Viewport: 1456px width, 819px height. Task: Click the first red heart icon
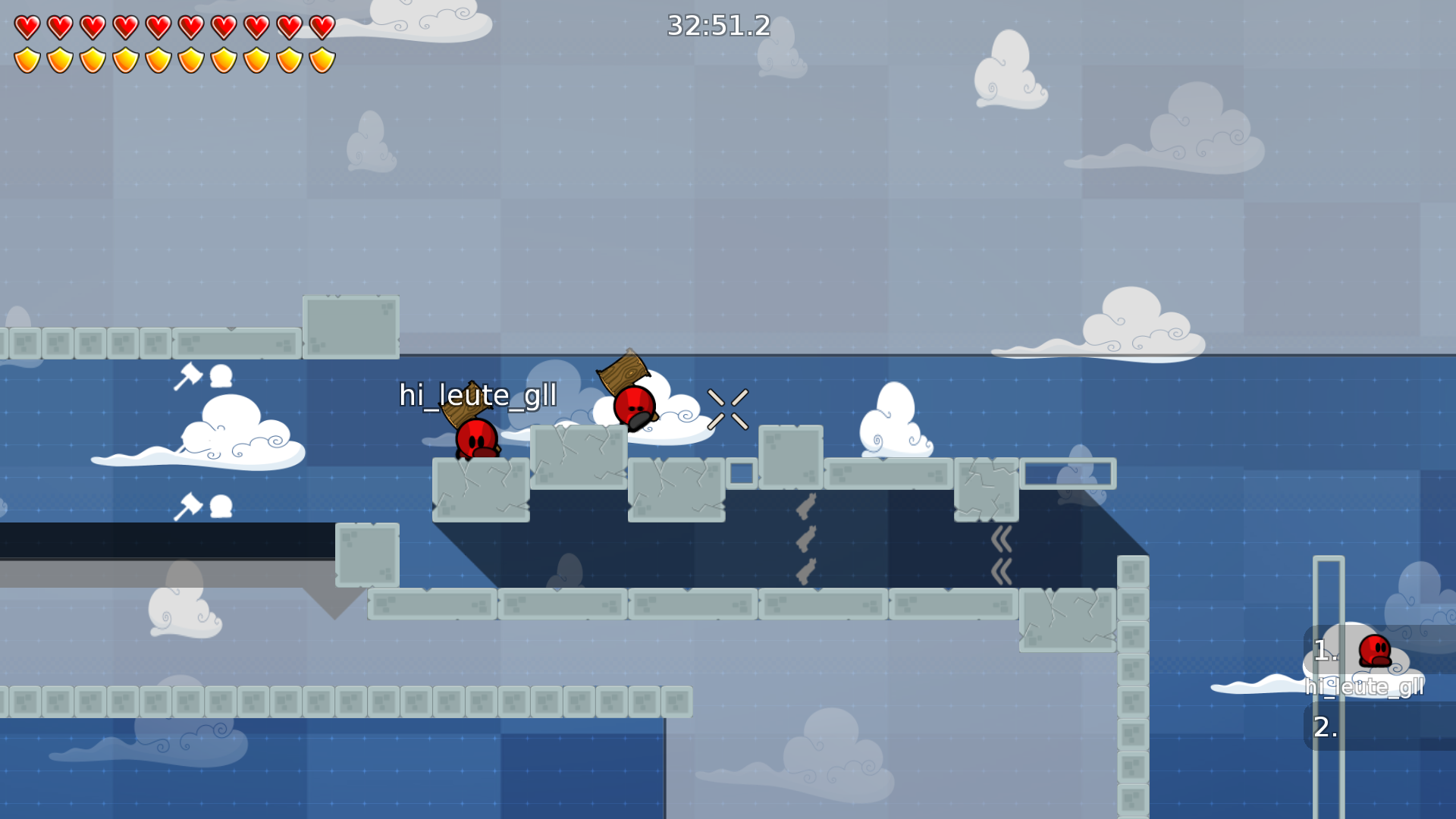tap(26, 27)
